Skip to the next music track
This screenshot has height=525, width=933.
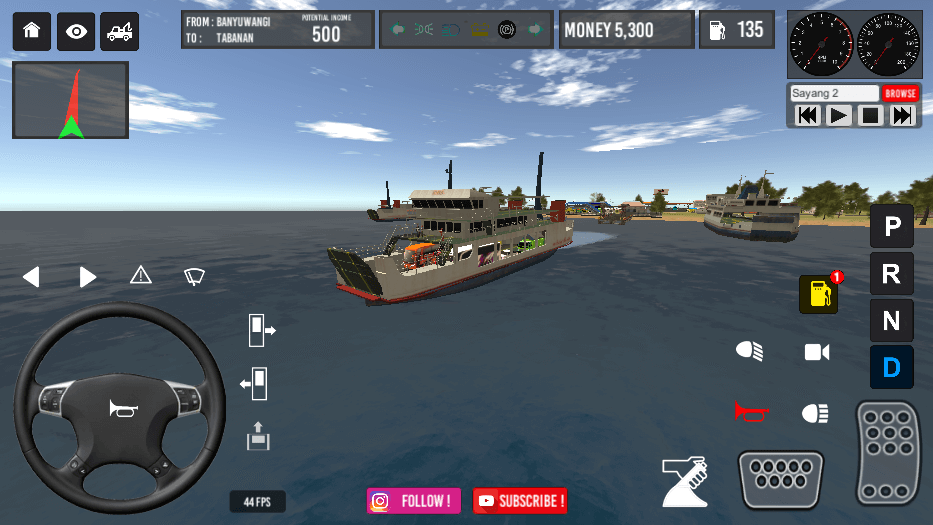902,116
